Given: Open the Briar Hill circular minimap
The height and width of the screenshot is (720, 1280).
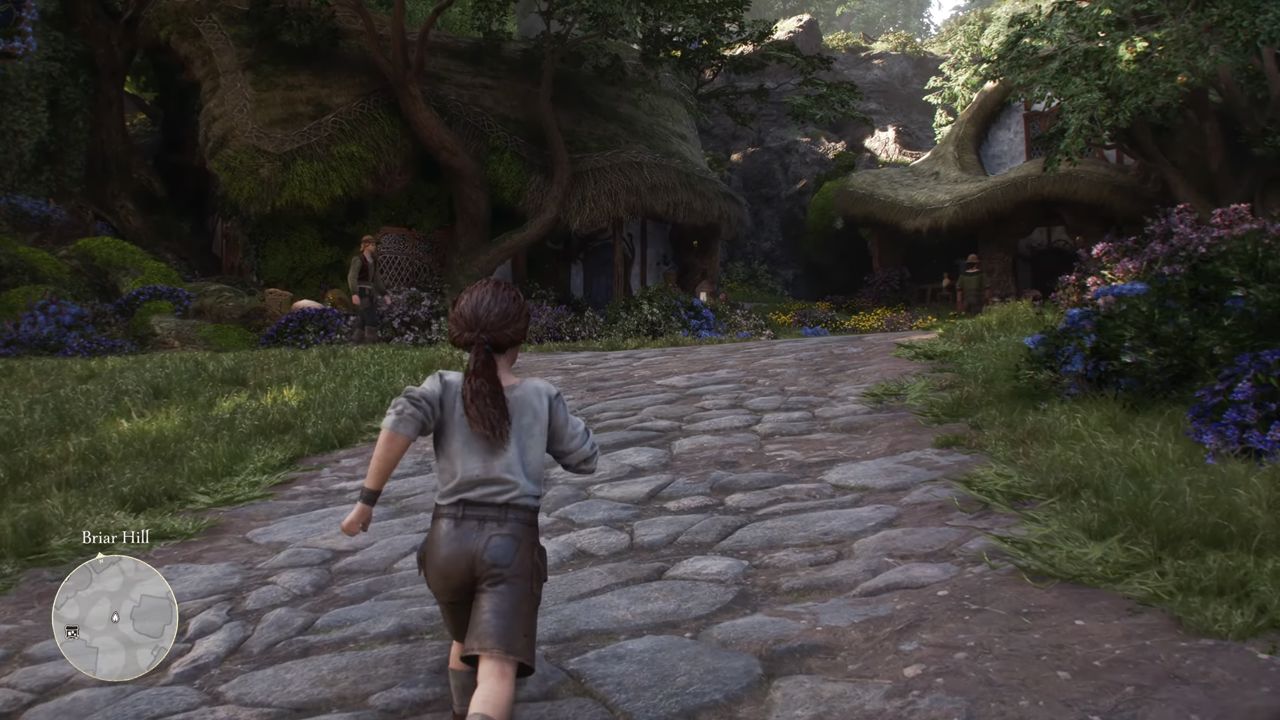Looking at the screenshot, I should tap(115, 617).
